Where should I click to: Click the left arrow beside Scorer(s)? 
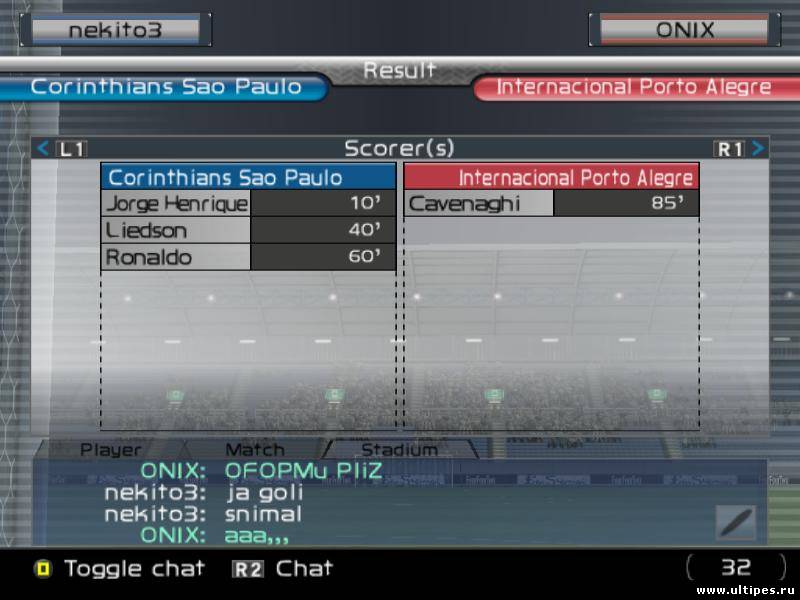click(x=43, y=149)
